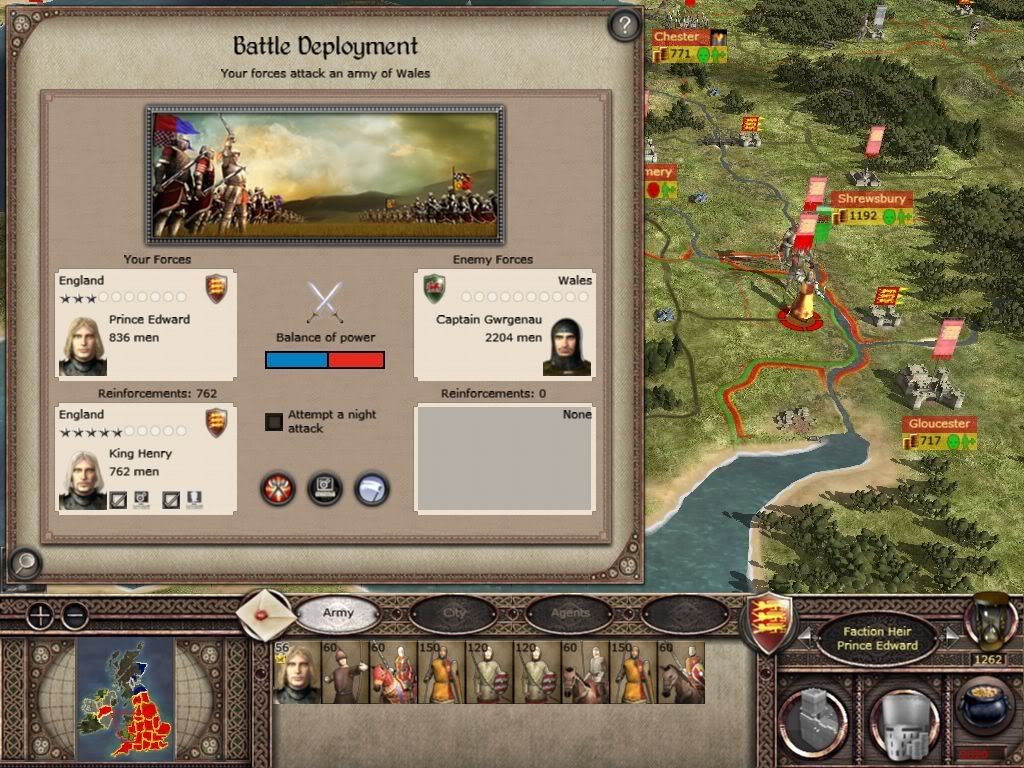
Task: Switch to the Agents tab
Action: pos(570,613)
